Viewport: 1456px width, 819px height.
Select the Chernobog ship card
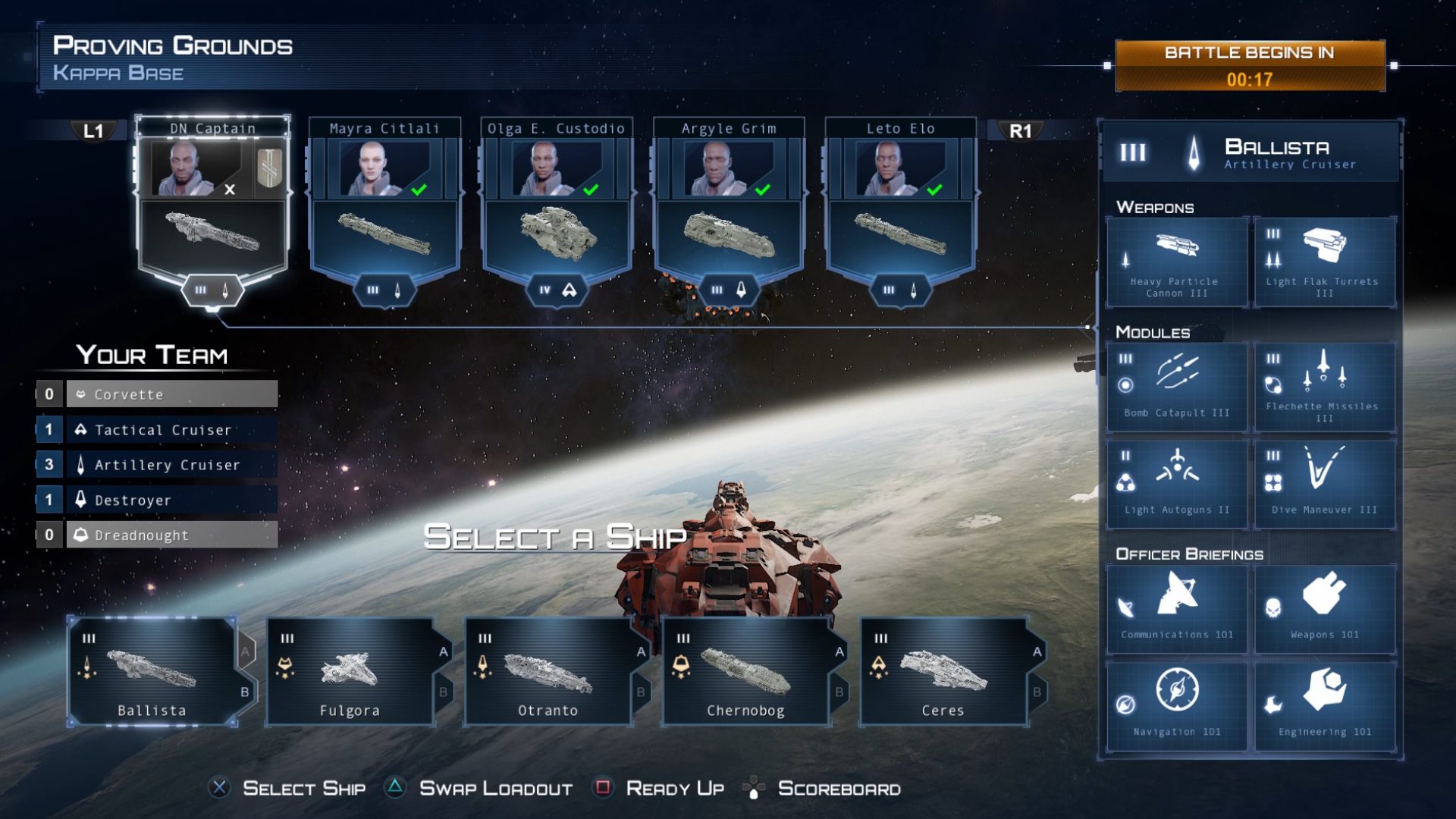[745, 671]
